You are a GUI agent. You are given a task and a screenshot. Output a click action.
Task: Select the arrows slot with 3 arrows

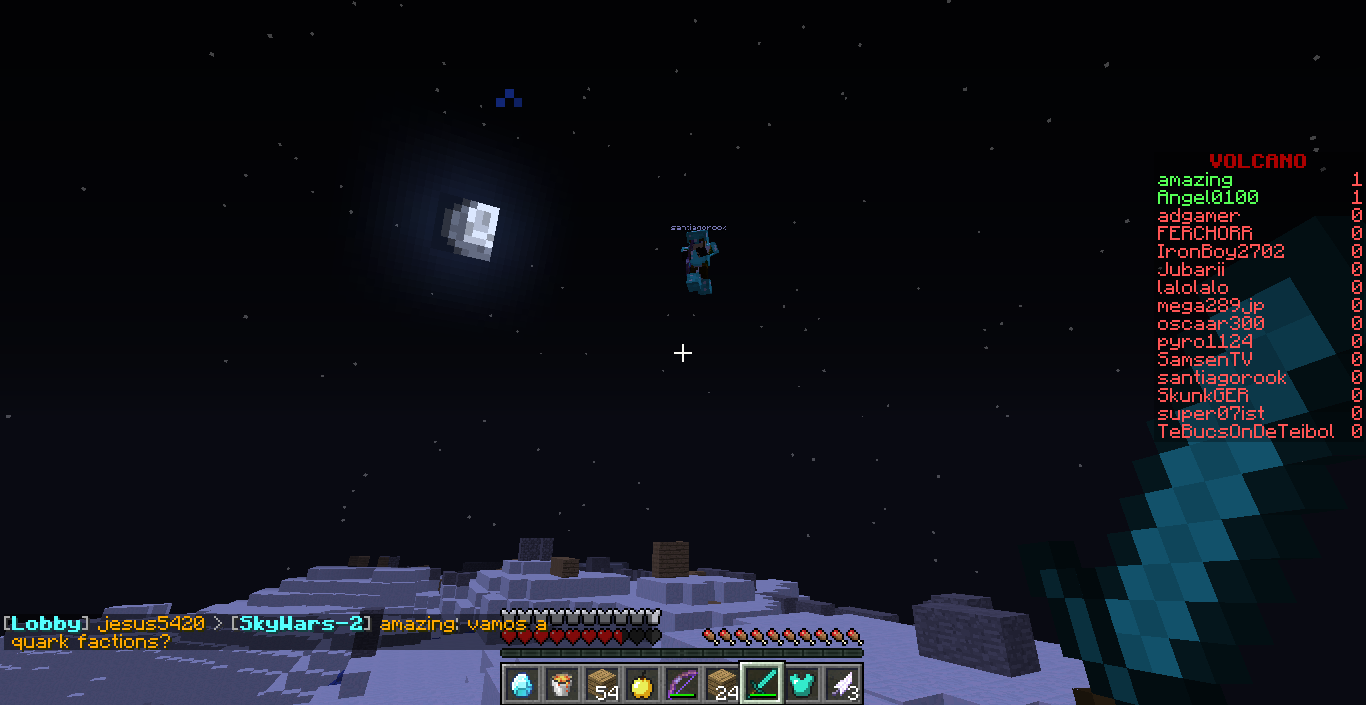tap(842, 683)
